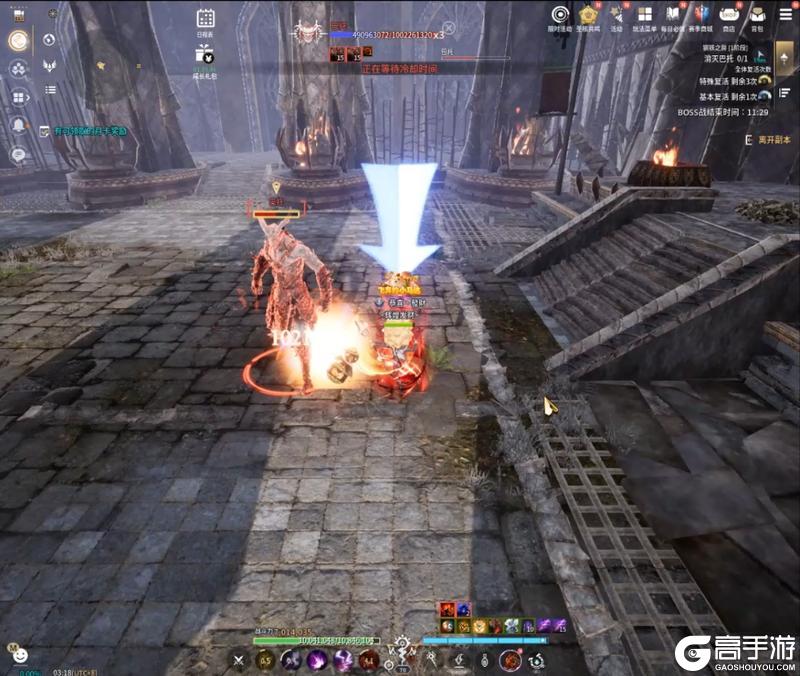Viewport: 800px width, 676px height.
Task: Open the chat speech bubble icon
Action: tap(18, 154)
